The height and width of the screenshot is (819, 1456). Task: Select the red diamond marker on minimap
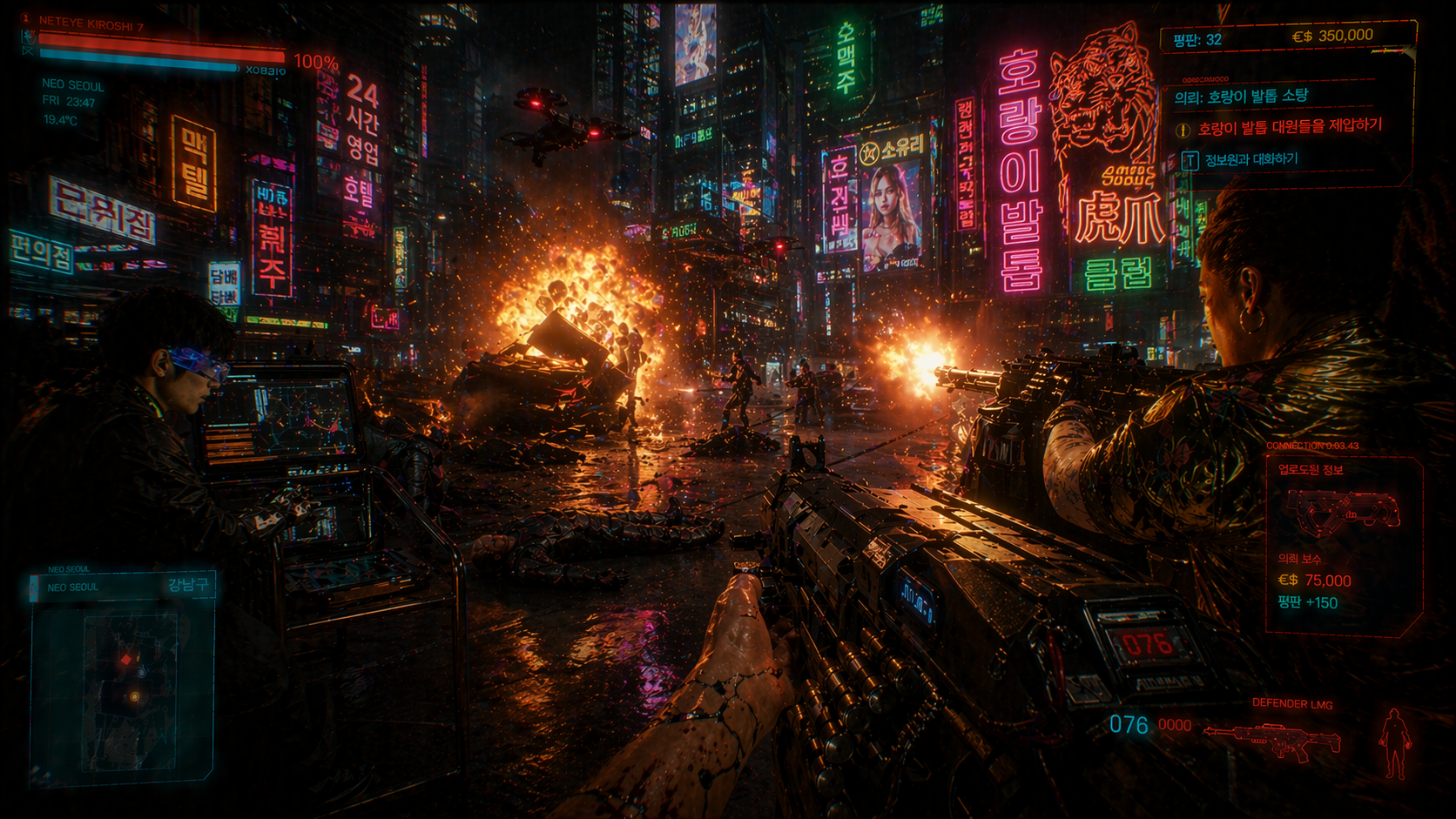(x=127, y=660)
